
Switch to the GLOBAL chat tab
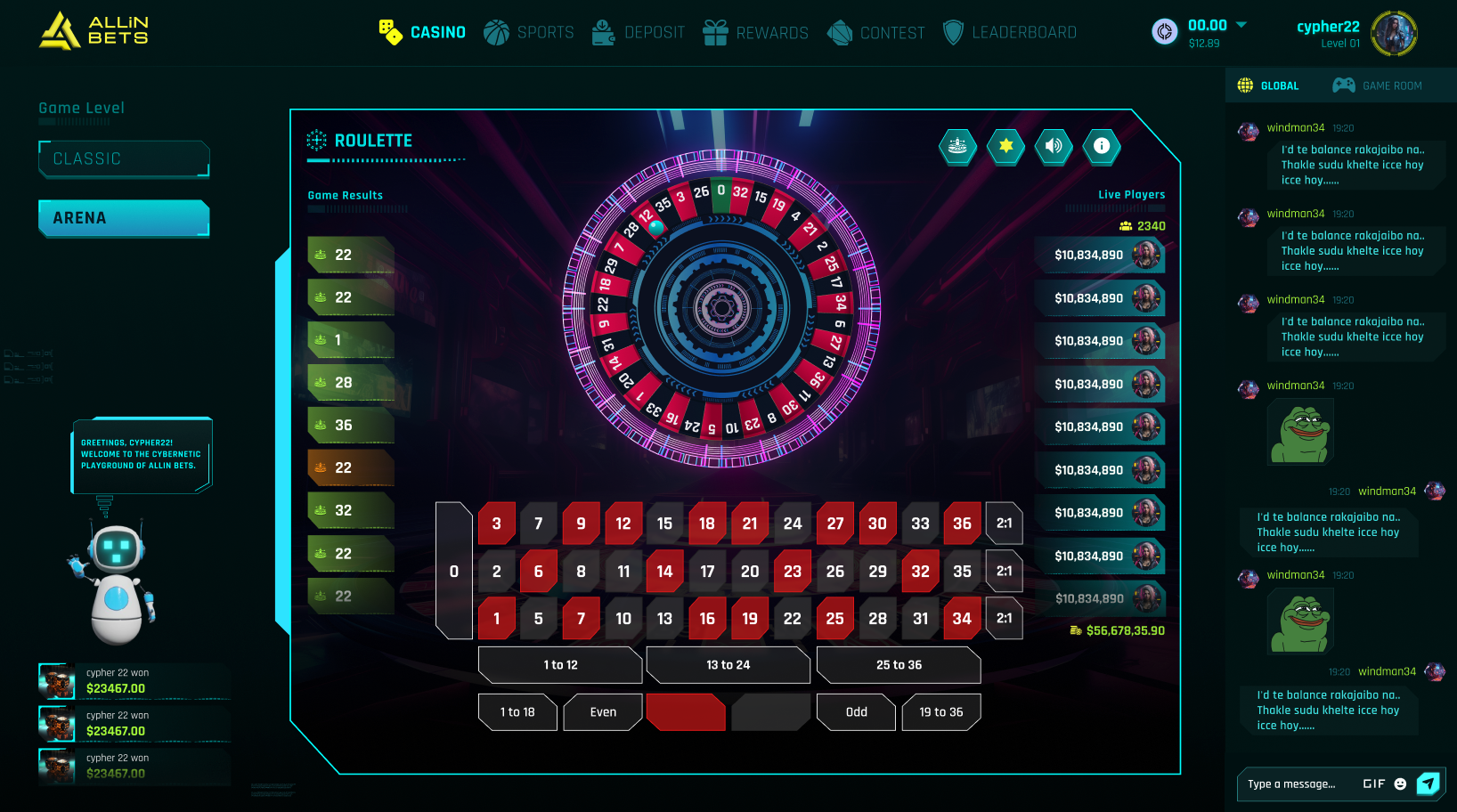tap(1269, 85)
